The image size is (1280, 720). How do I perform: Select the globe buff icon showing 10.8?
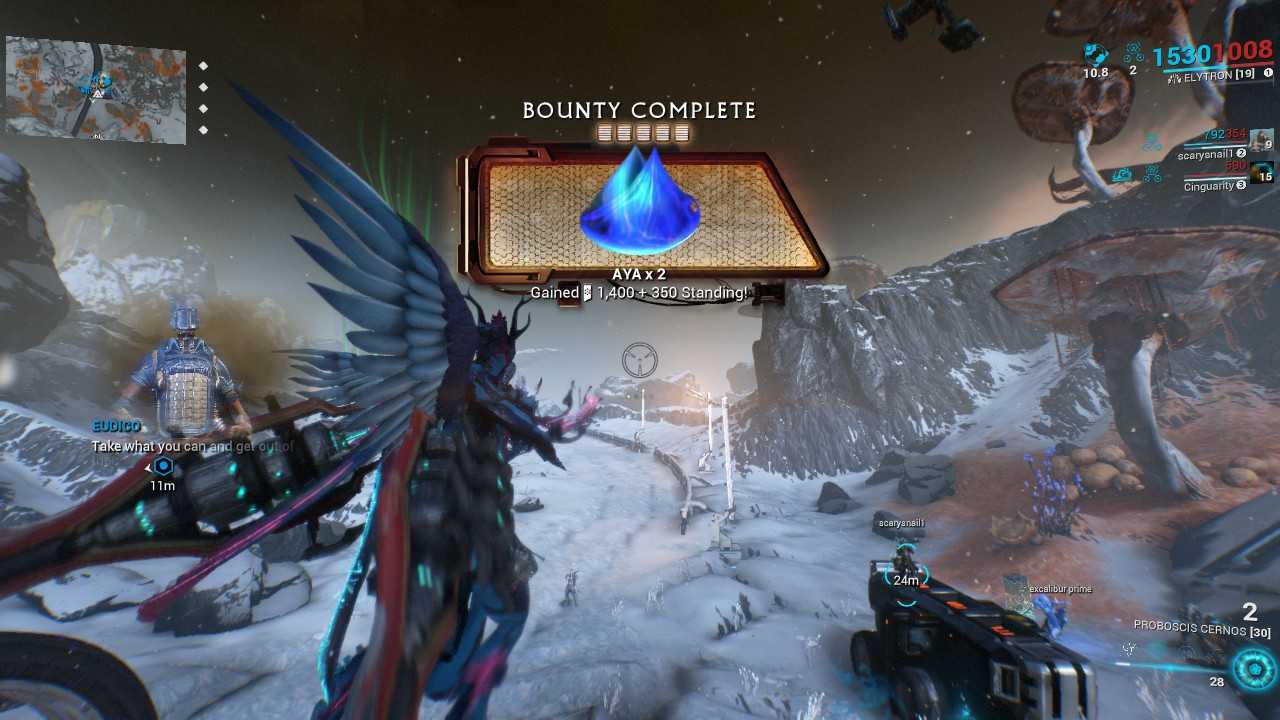[x=1095, y=53]
